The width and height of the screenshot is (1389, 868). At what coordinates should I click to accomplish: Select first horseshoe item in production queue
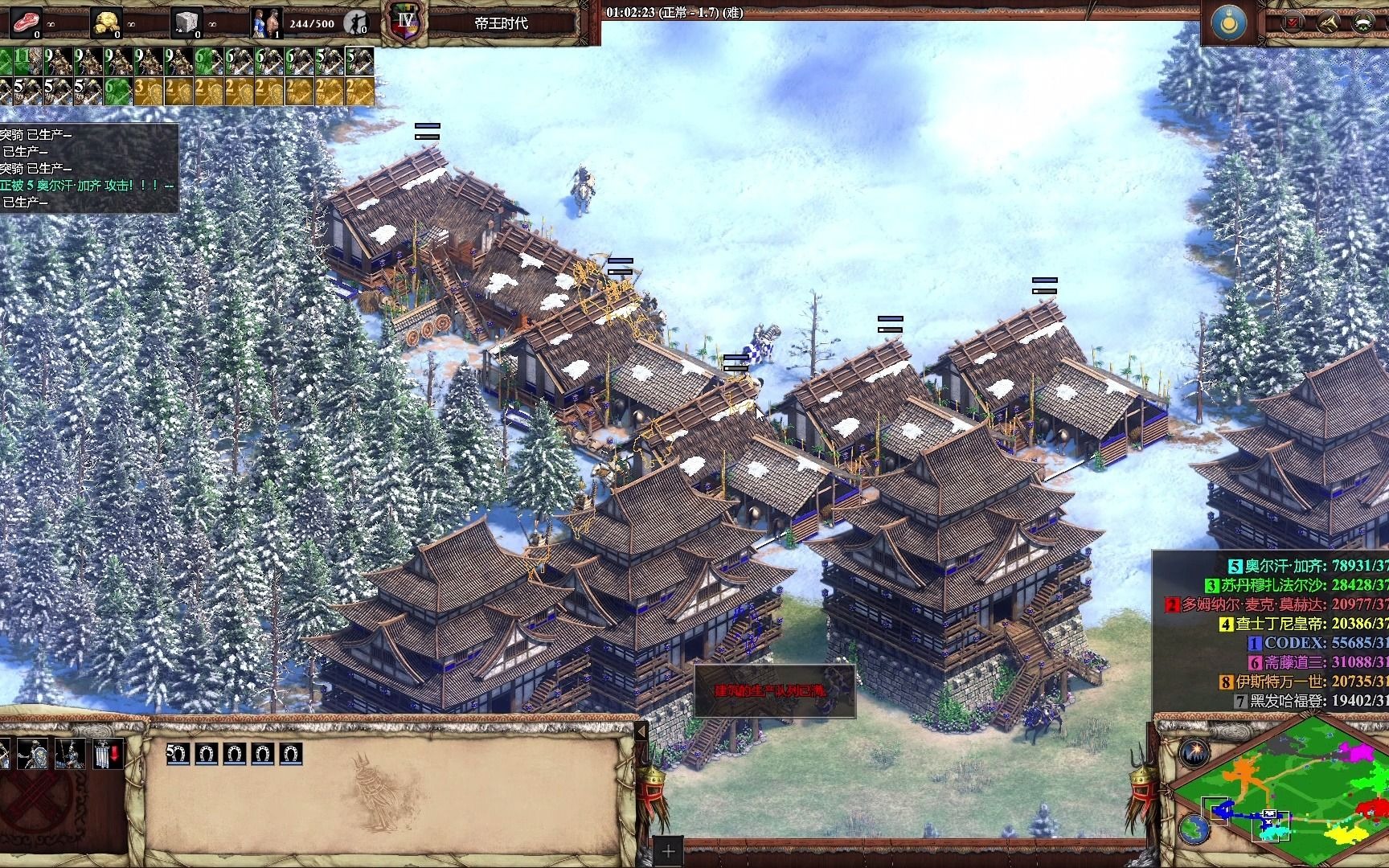[178, 754]
